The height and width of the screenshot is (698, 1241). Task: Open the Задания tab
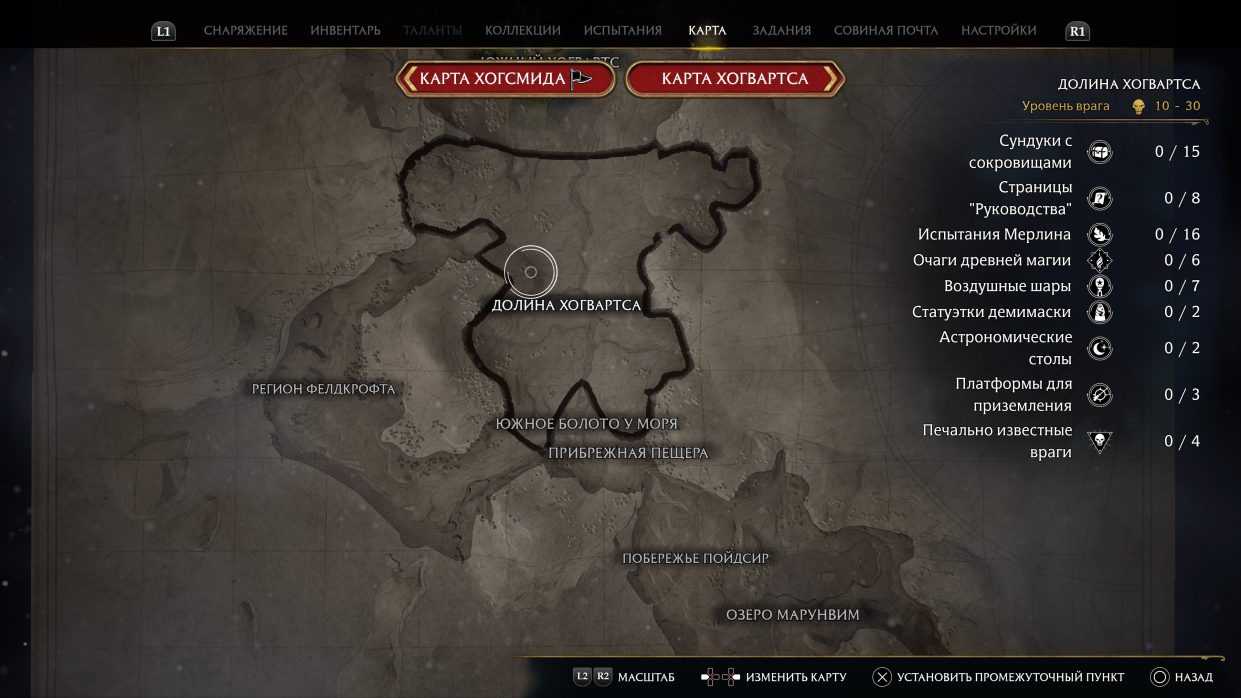pyautogui.click(x=781, y=31)
